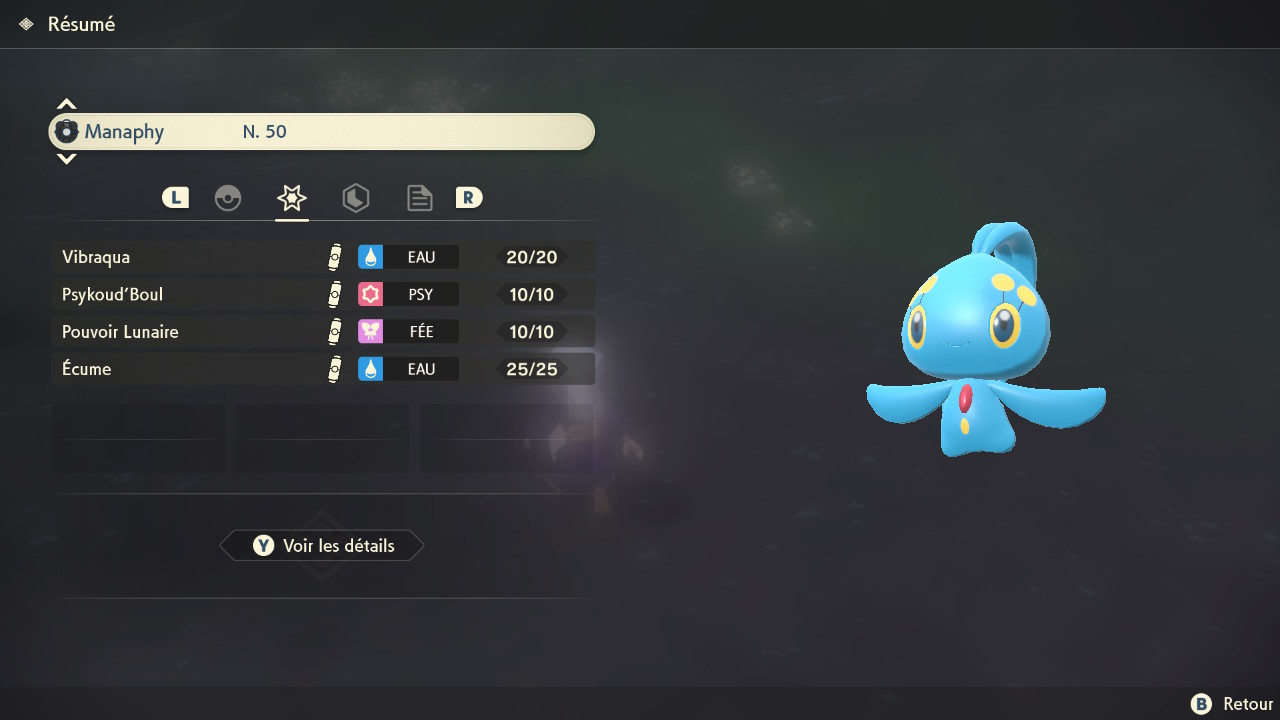This screenshot has width=1280, height=720.
Task: Open the notes page tab
Action: (x=420, y=198)
